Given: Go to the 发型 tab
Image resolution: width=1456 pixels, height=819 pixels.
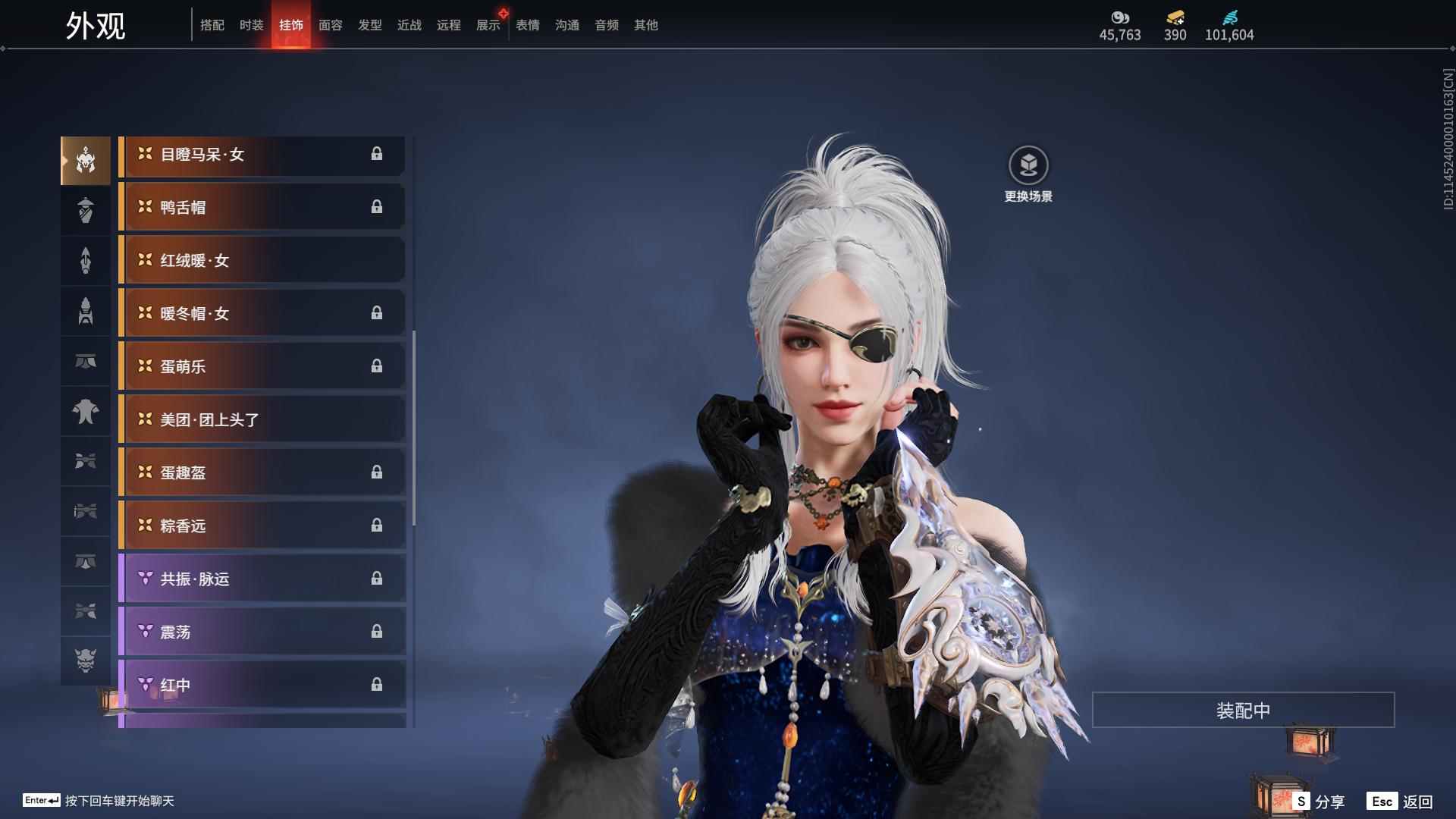Looking at the screenshot, I should (370, 25).
